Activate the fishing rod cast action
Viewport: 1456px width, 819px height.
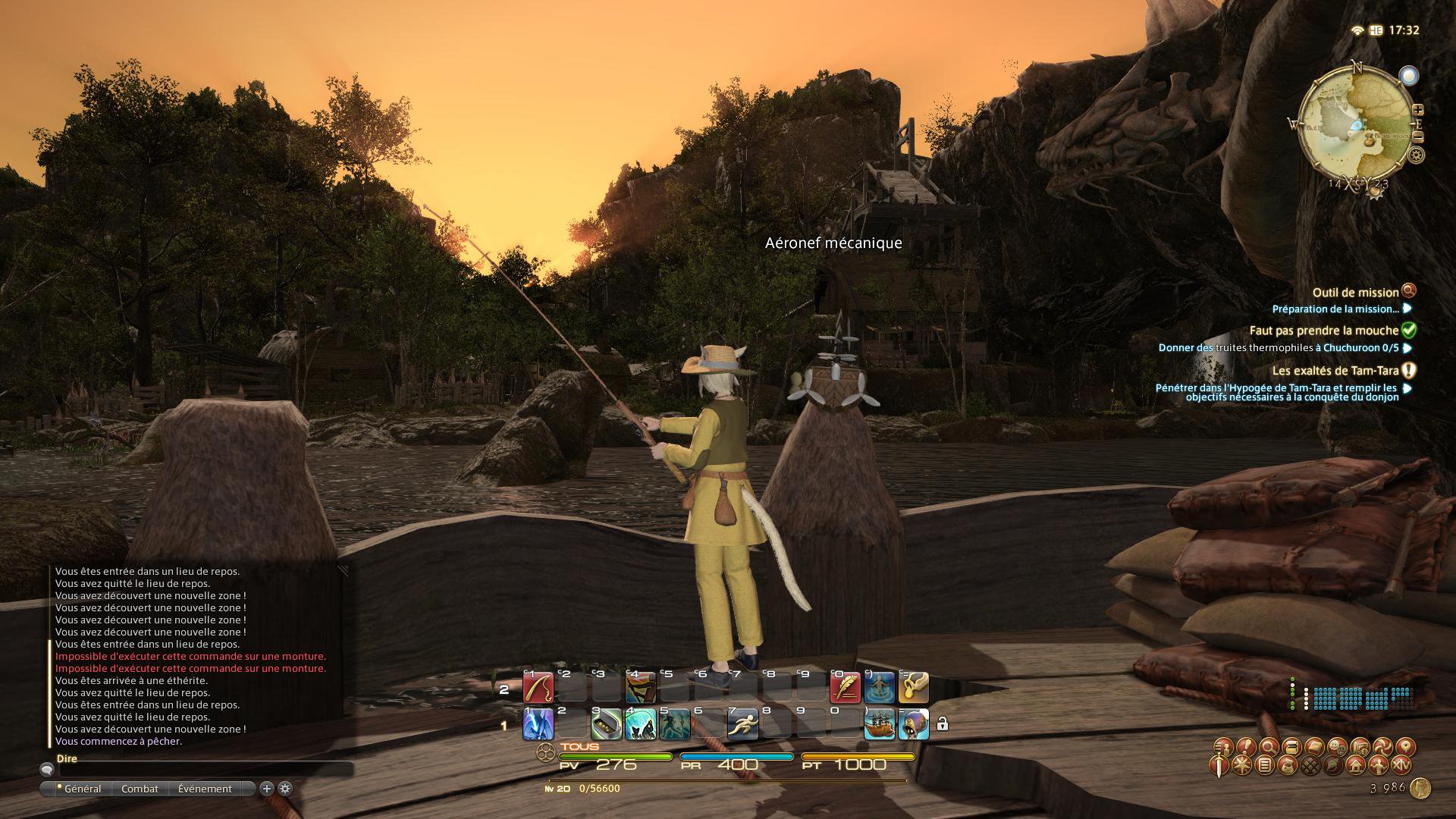point(538,688)
